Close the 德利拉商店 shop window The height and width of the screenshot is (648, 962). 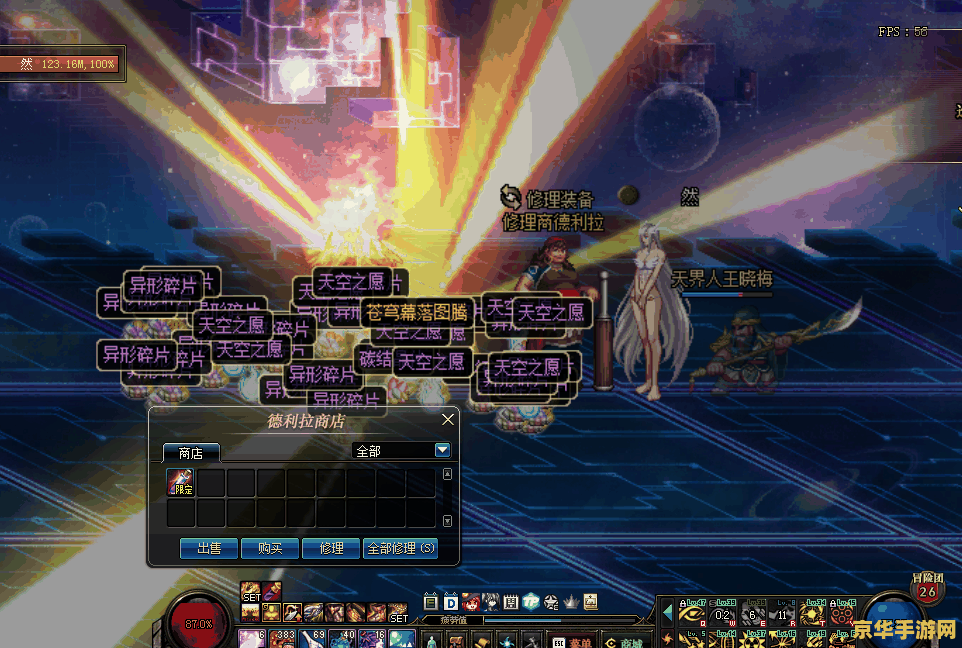click(448, 420)
